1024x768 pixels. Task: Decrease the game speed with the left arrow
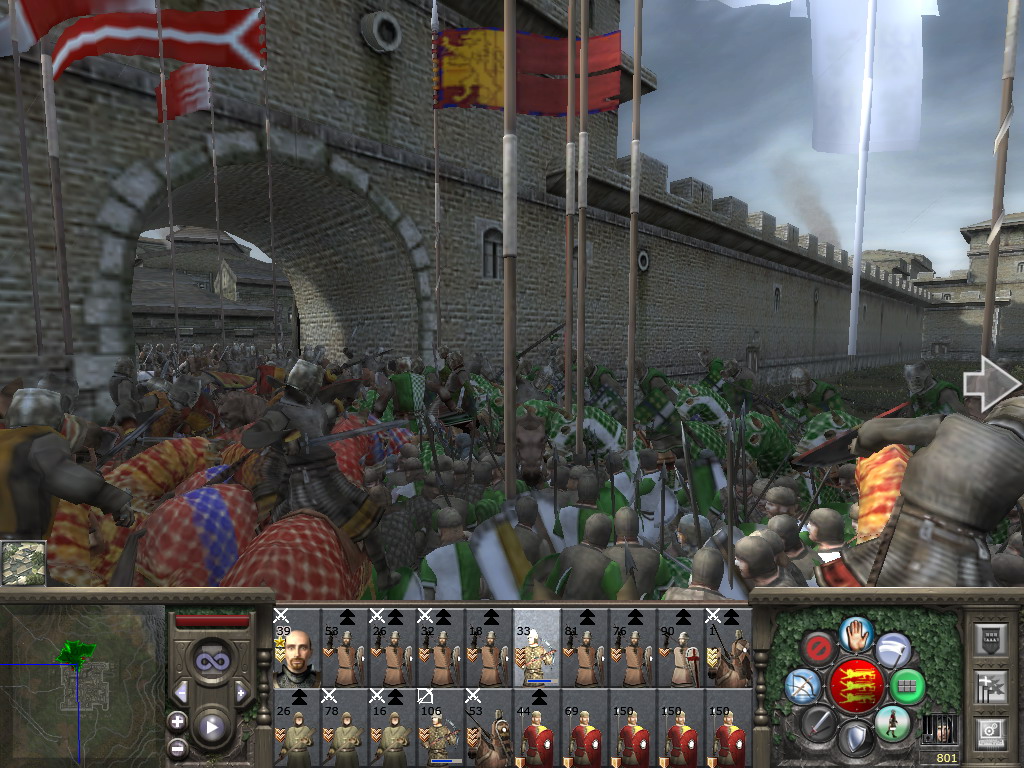coord(181,692)
